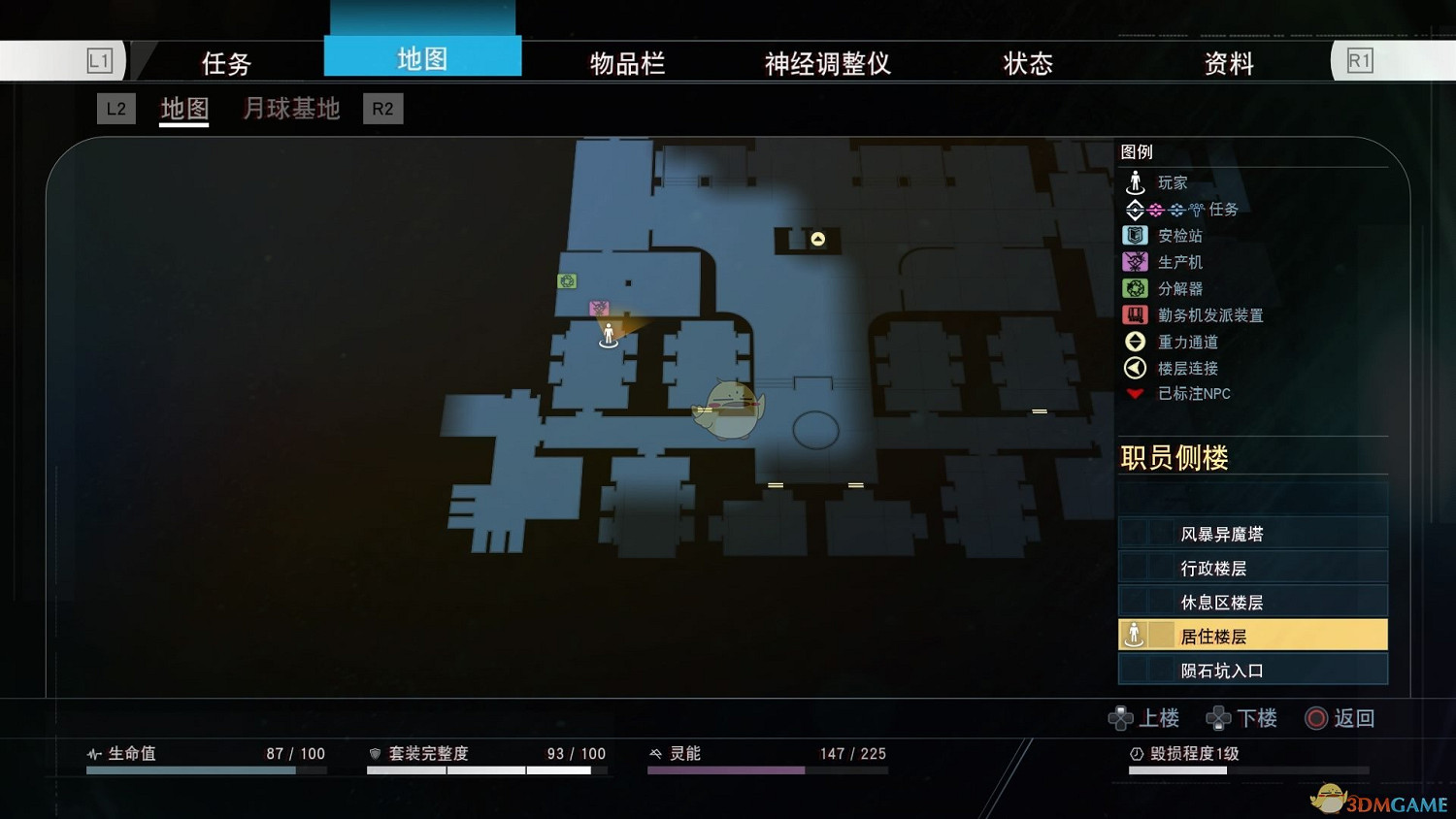
Task: Click the 安检站 legend icon
Action: pos(1134,235)
